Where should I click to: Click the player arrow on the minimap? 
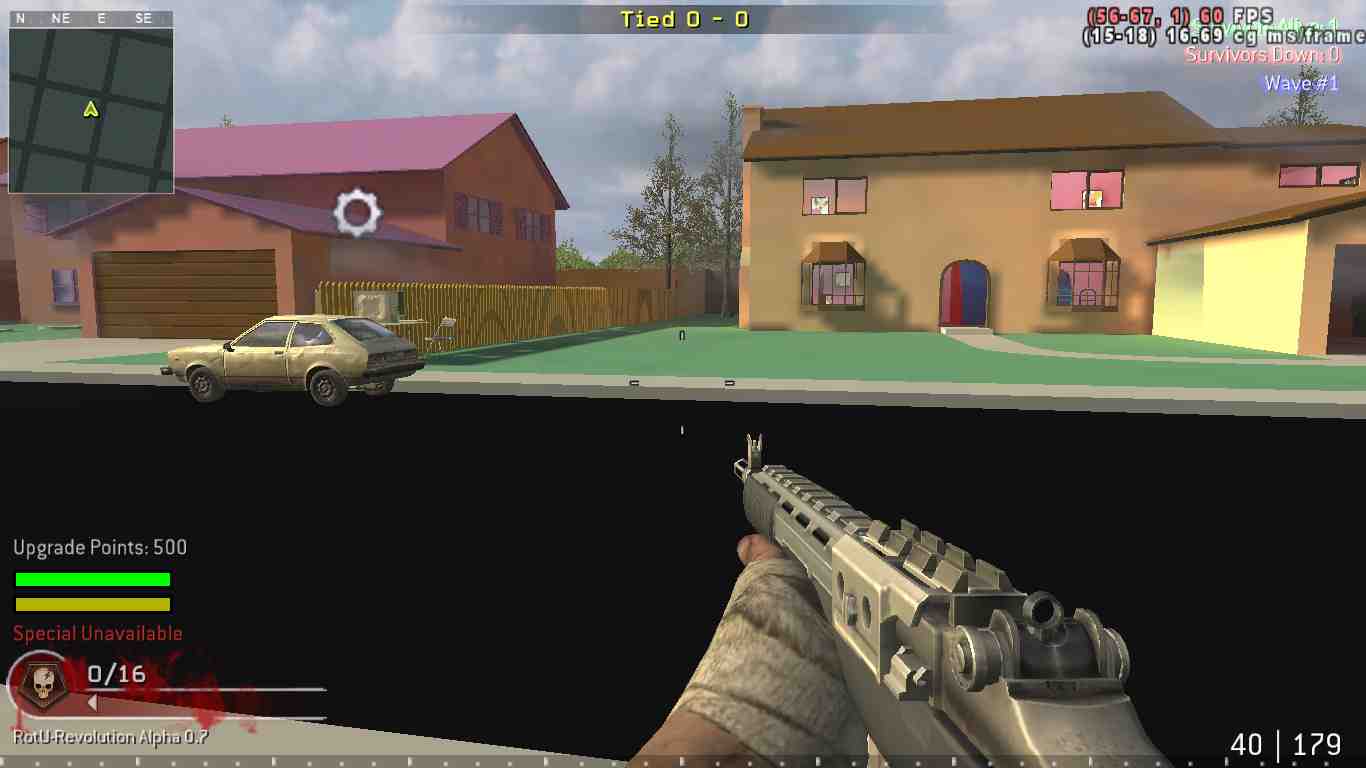tap(89, 111)
